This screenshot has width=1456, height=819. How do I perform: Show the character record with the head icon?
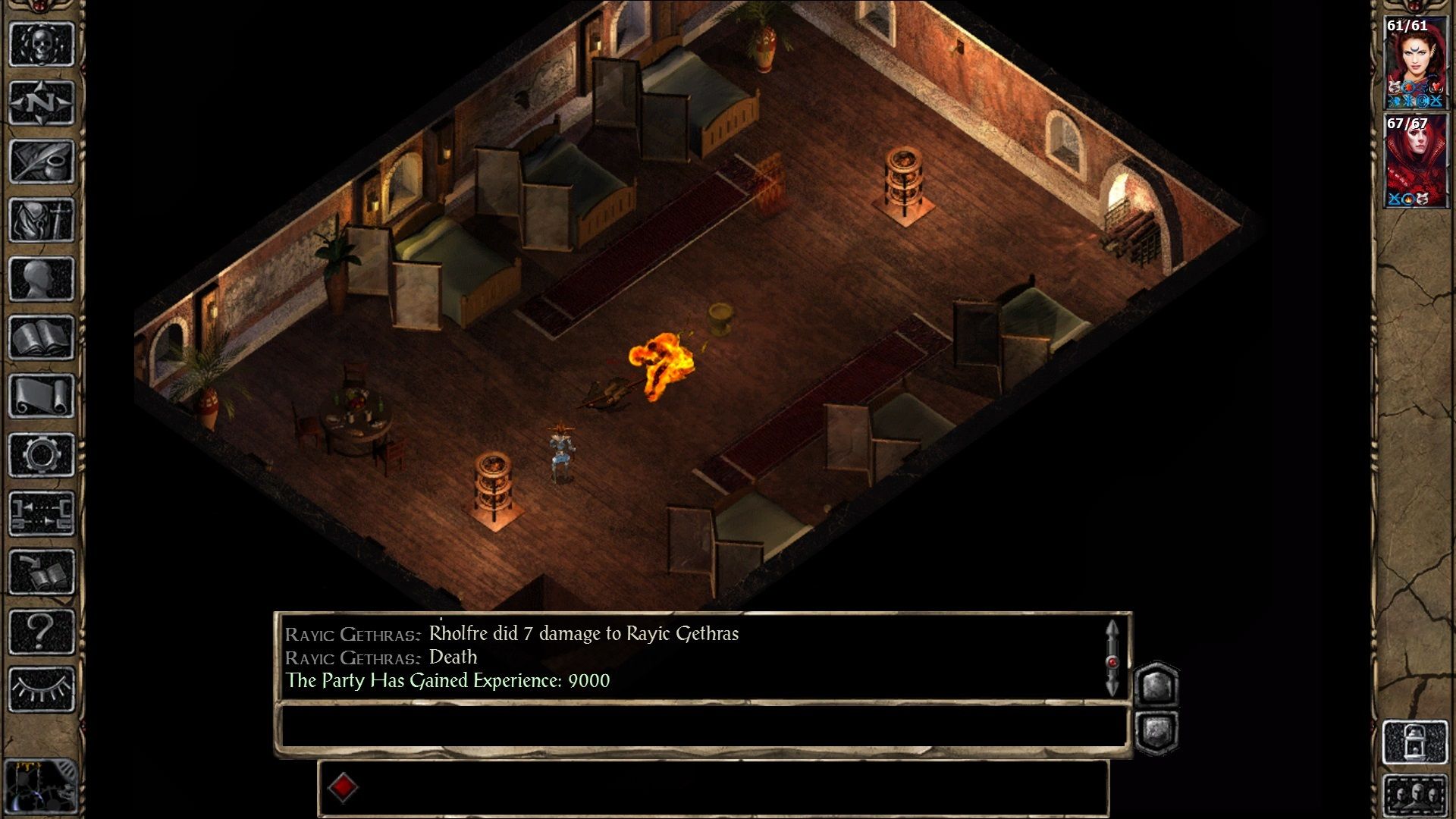pyautogui.click(x=42, y=279)
